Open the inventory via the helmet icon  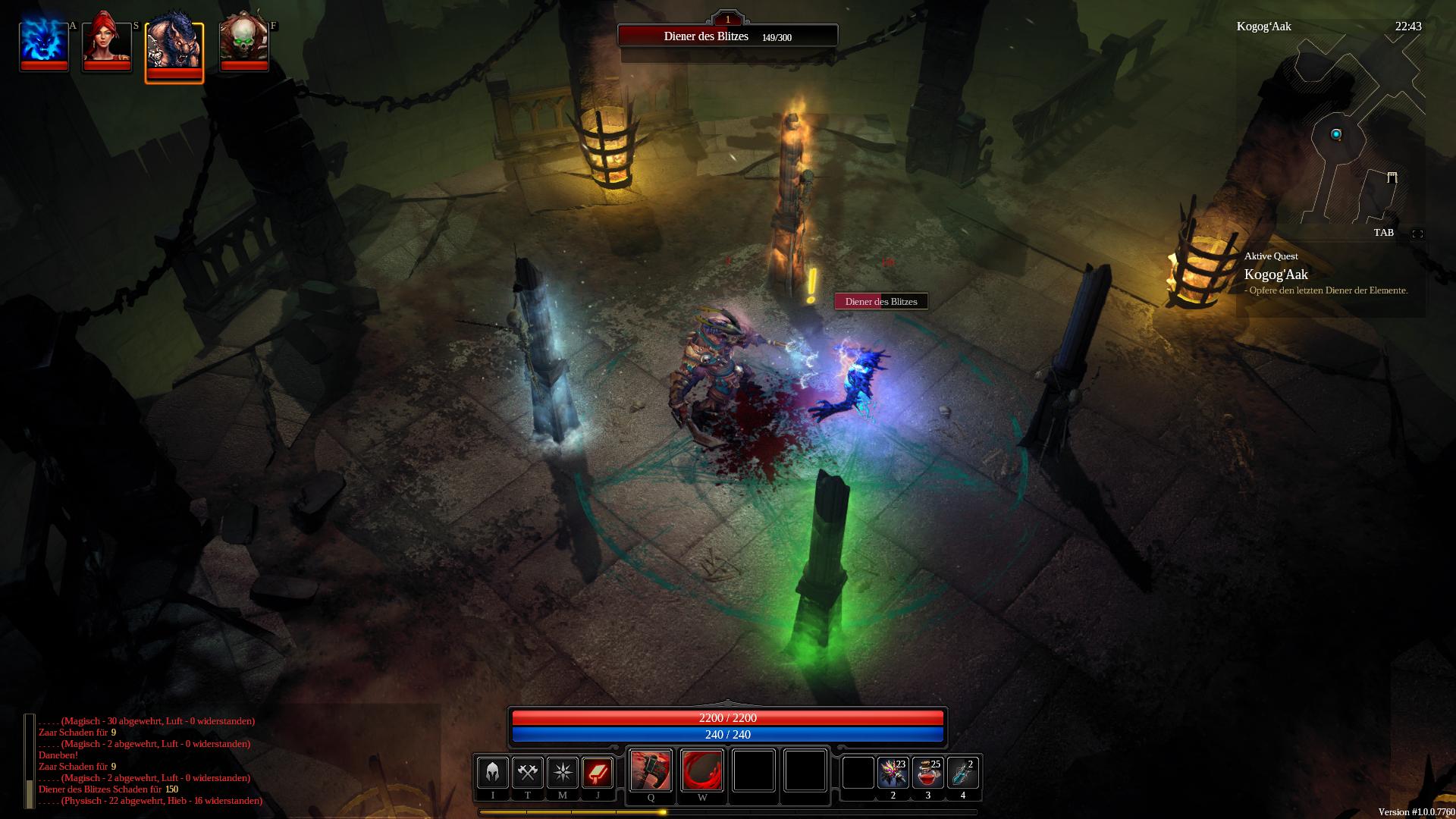pyautogui.click(x=492, y=773)
